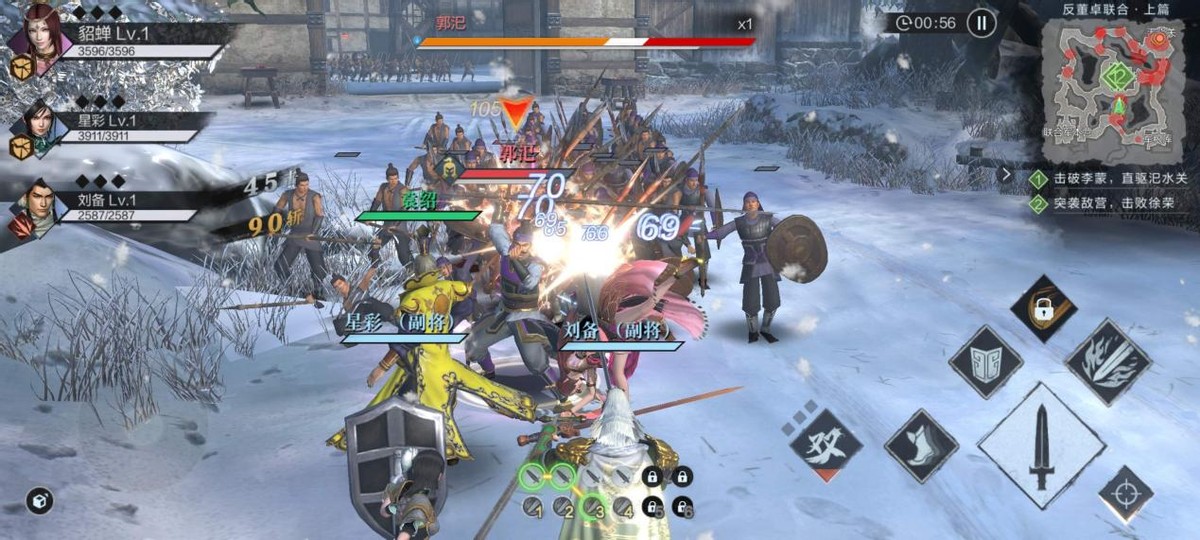Pause the battle
Image resolution: width=1200 pixels, height=540 pixels.
tap(981, 23)
